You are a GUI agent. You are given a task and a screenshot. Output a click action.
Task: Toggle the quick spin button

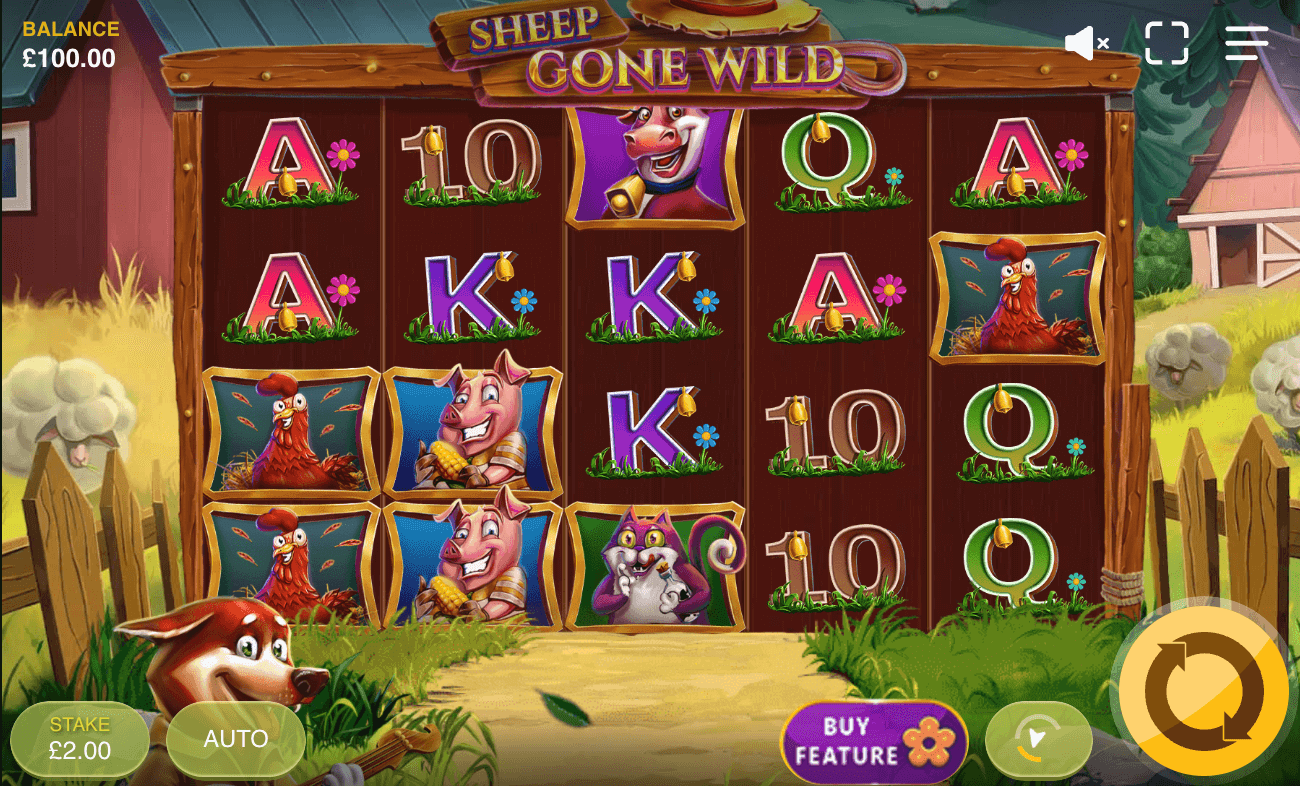(x=1038, y=740)
